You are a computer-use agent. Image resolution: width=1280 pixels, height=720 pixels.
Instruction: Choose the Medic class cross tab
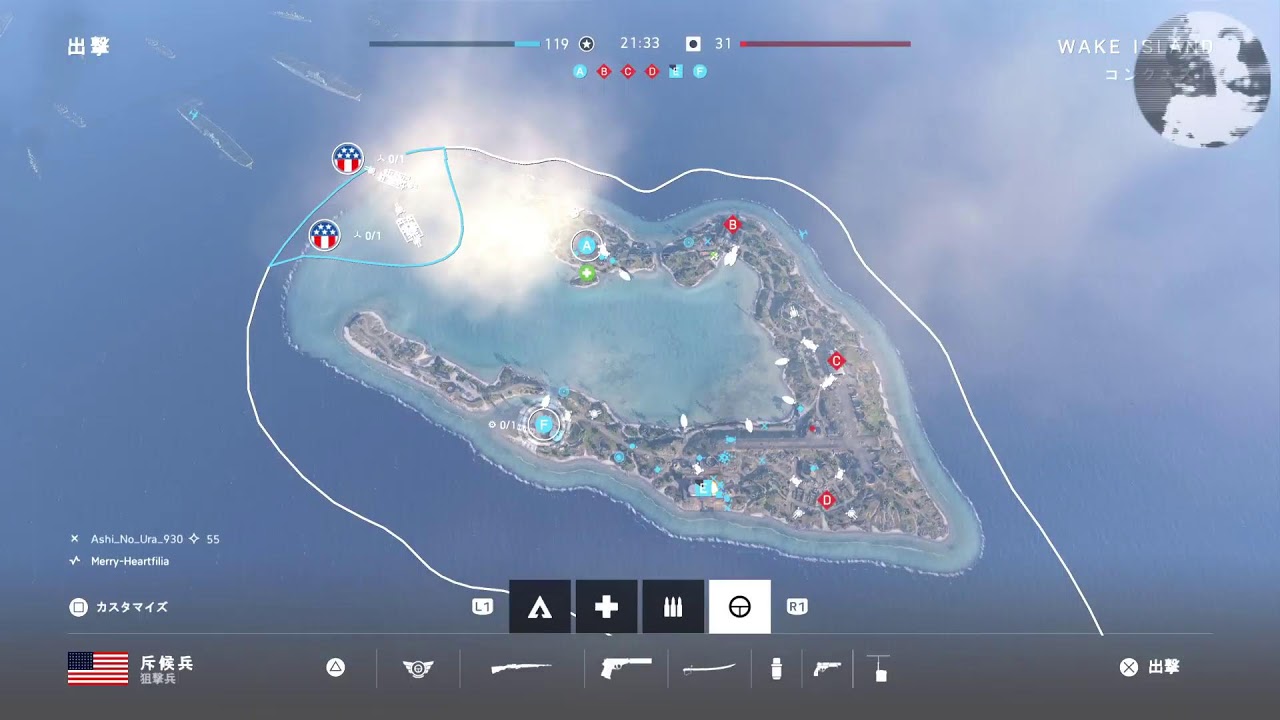coord(606,607)
